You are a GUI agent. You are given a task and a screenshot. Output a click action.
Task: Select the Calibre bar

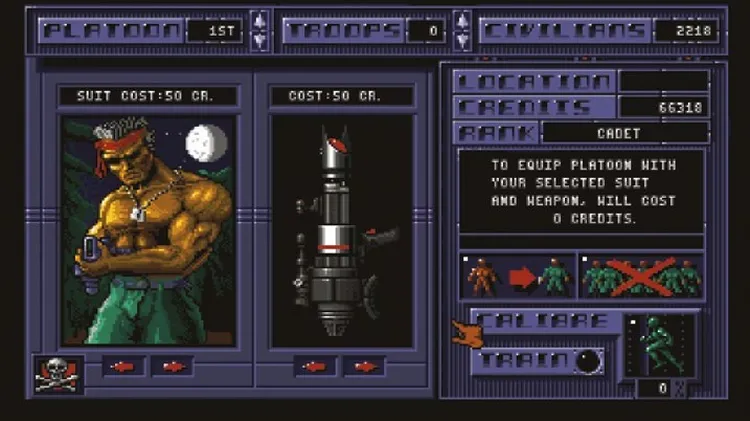(x=543, y=321)
